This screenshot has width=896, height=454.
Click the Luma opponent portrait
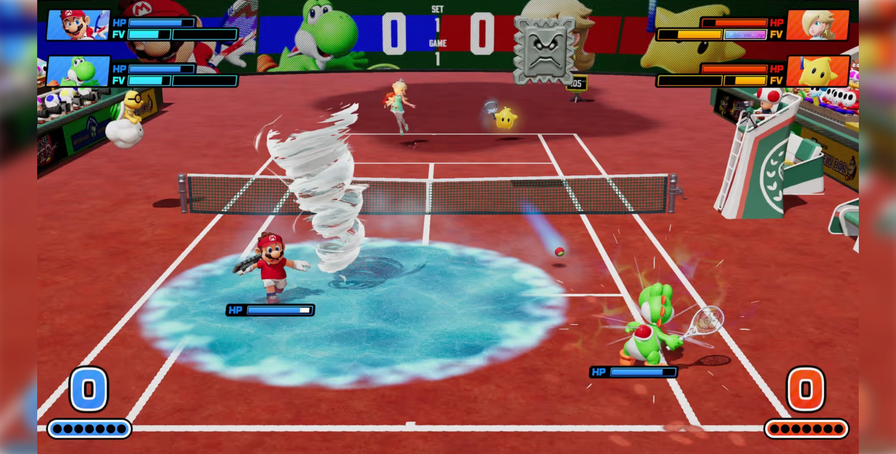point(817,71)
